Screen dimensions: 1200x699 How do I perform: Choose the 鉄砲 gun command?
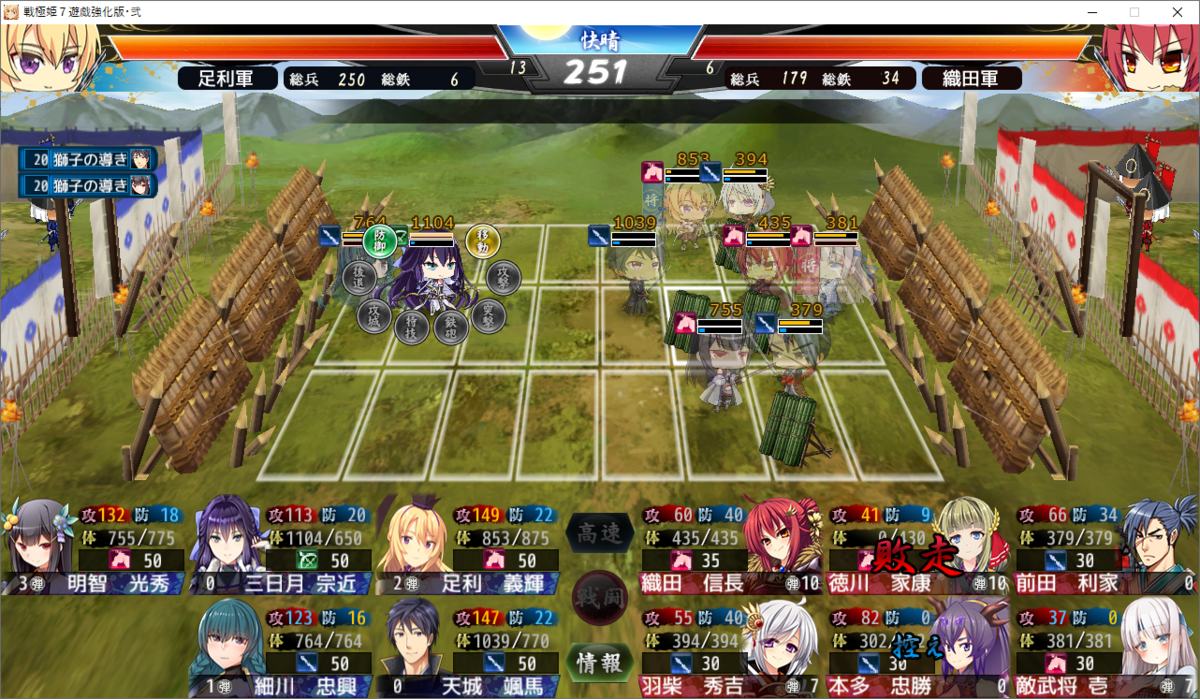[x=452, y=326]
